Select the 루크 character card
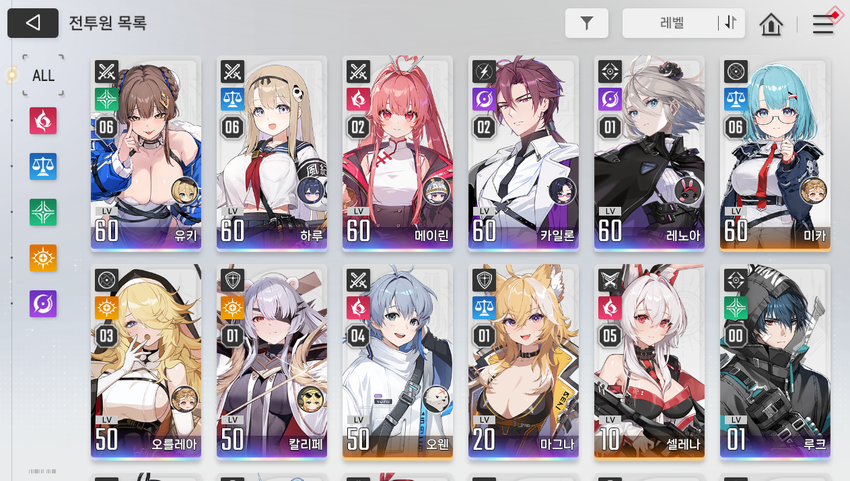The height and width of the screenshot is (481, 850). 775,361
